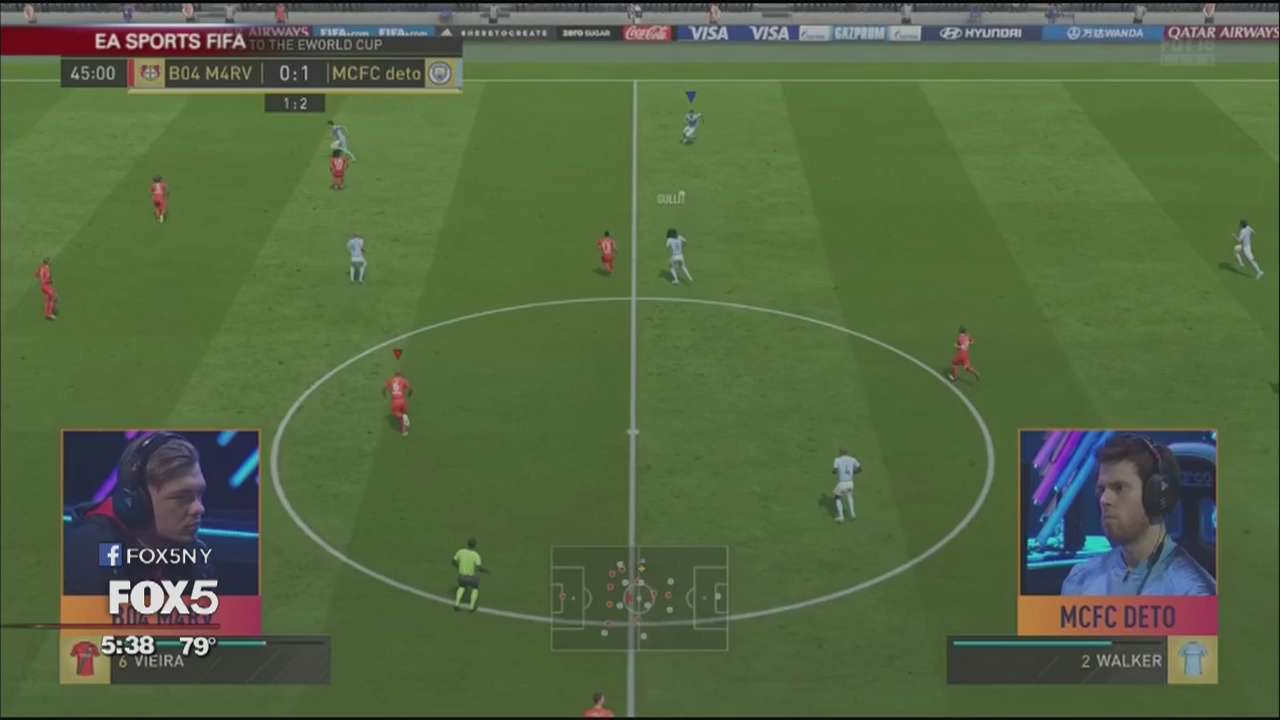
Task: Click the B04 M4RV scoreboard name
Action: [210, 72]
